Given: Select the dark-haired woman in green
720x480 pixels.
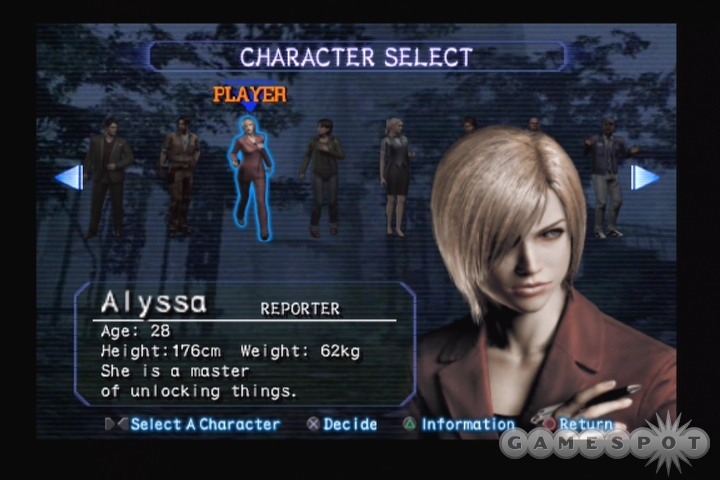Looking at the screenshot, I should pyautogui.click(x=323, y=175).
